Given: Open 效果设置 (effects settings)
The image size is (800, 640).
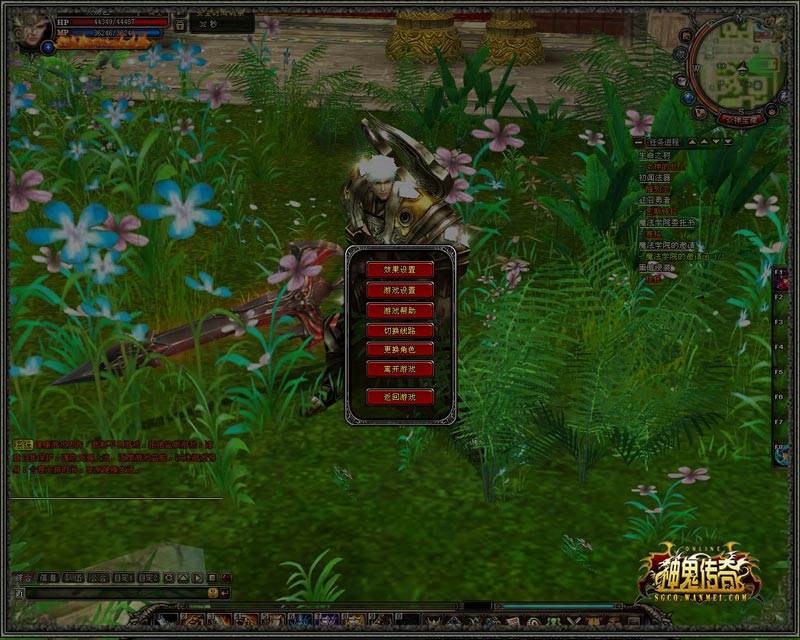Looking at the screenshot, I should point(399,269).
